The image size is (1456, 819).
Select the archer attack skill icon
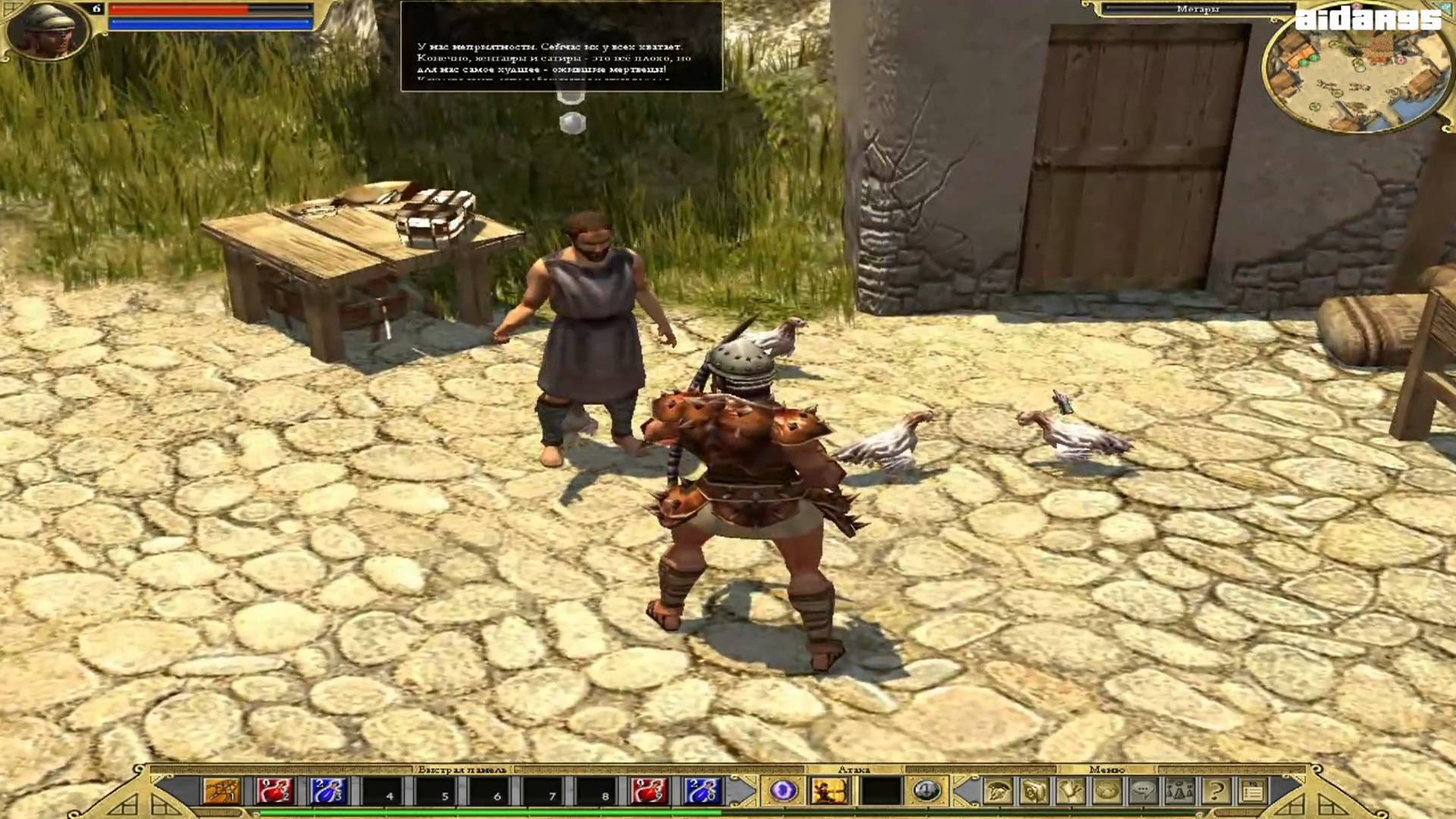(x=828, y=792)
